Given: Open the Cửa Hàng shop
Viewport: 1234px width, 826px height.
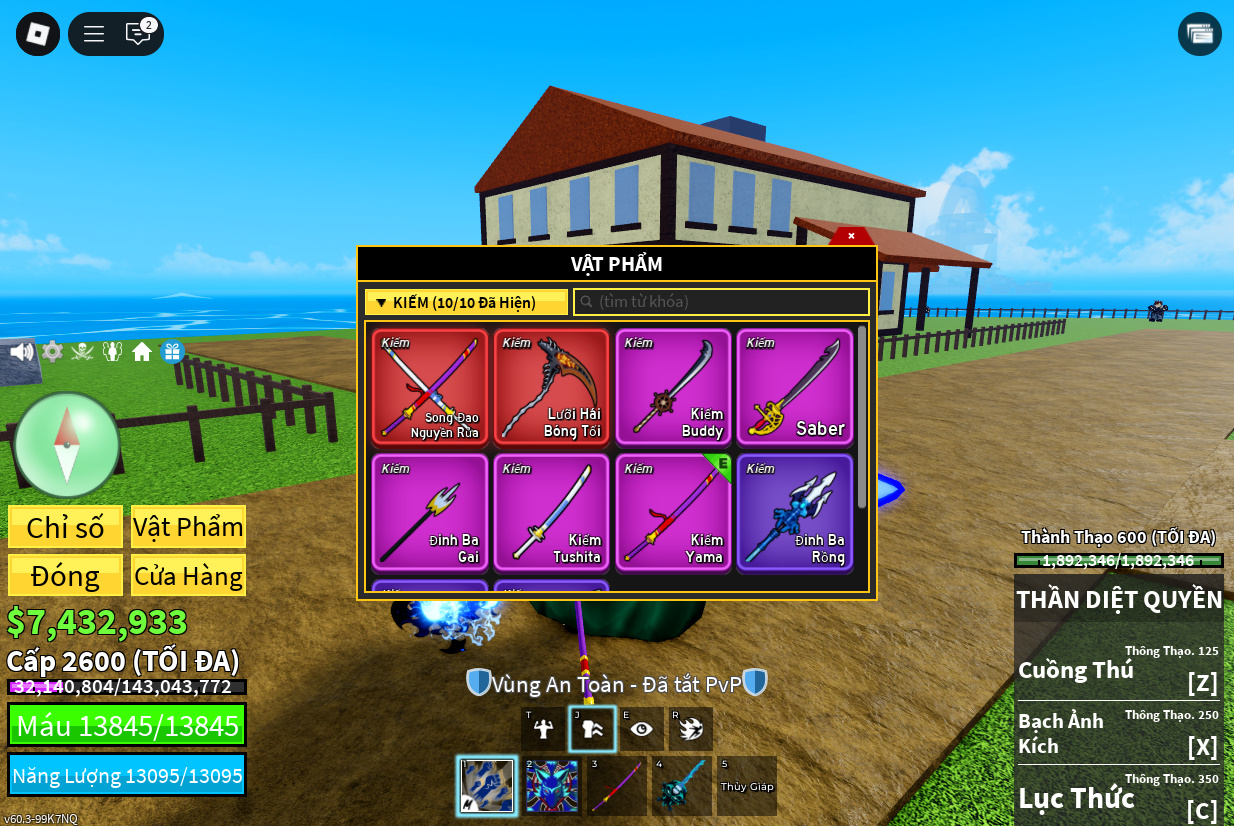Looking at the screenshot, I should click(189, 576).
